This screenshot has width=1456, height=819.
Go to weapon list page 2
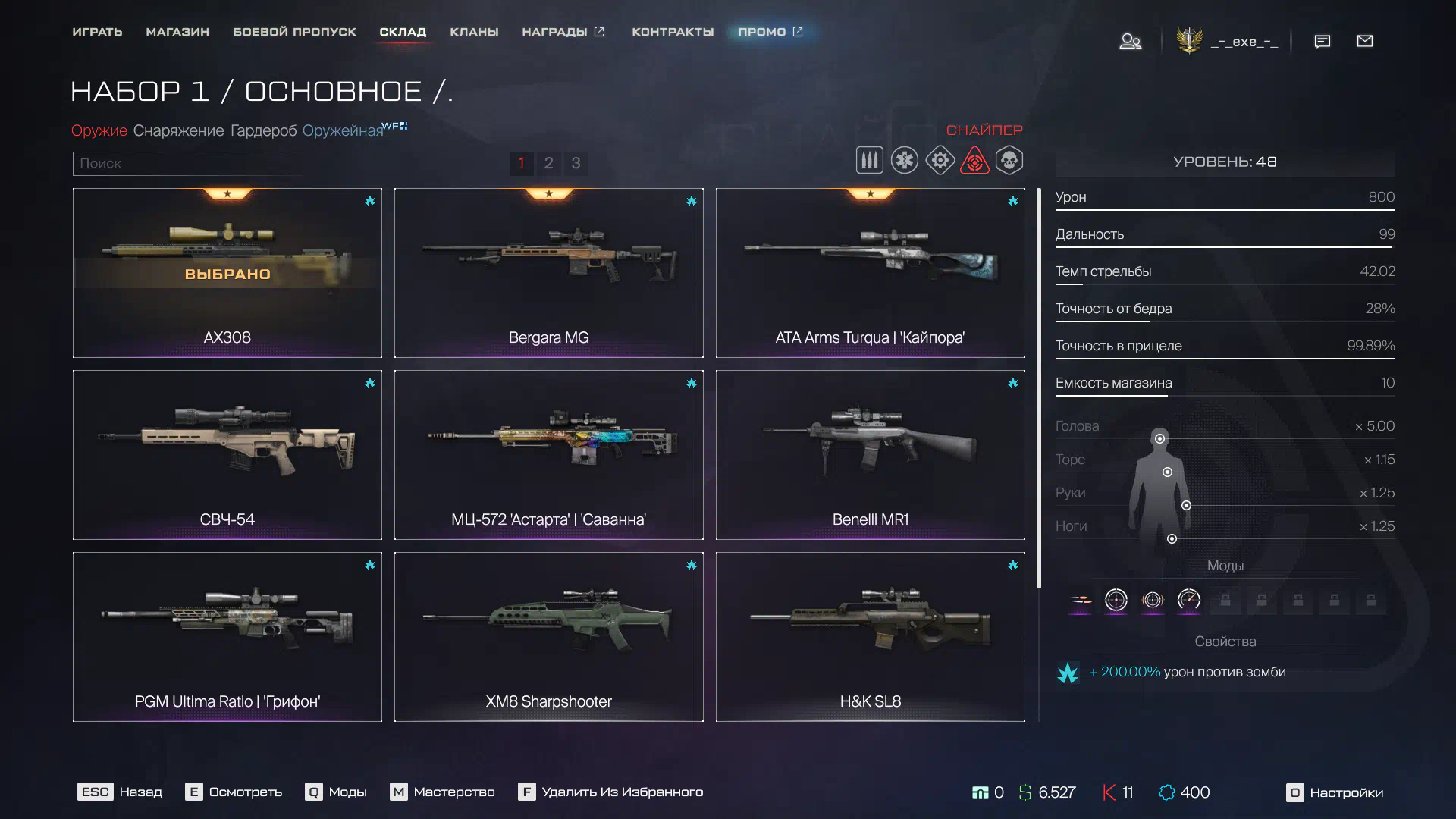pos(548,163)
